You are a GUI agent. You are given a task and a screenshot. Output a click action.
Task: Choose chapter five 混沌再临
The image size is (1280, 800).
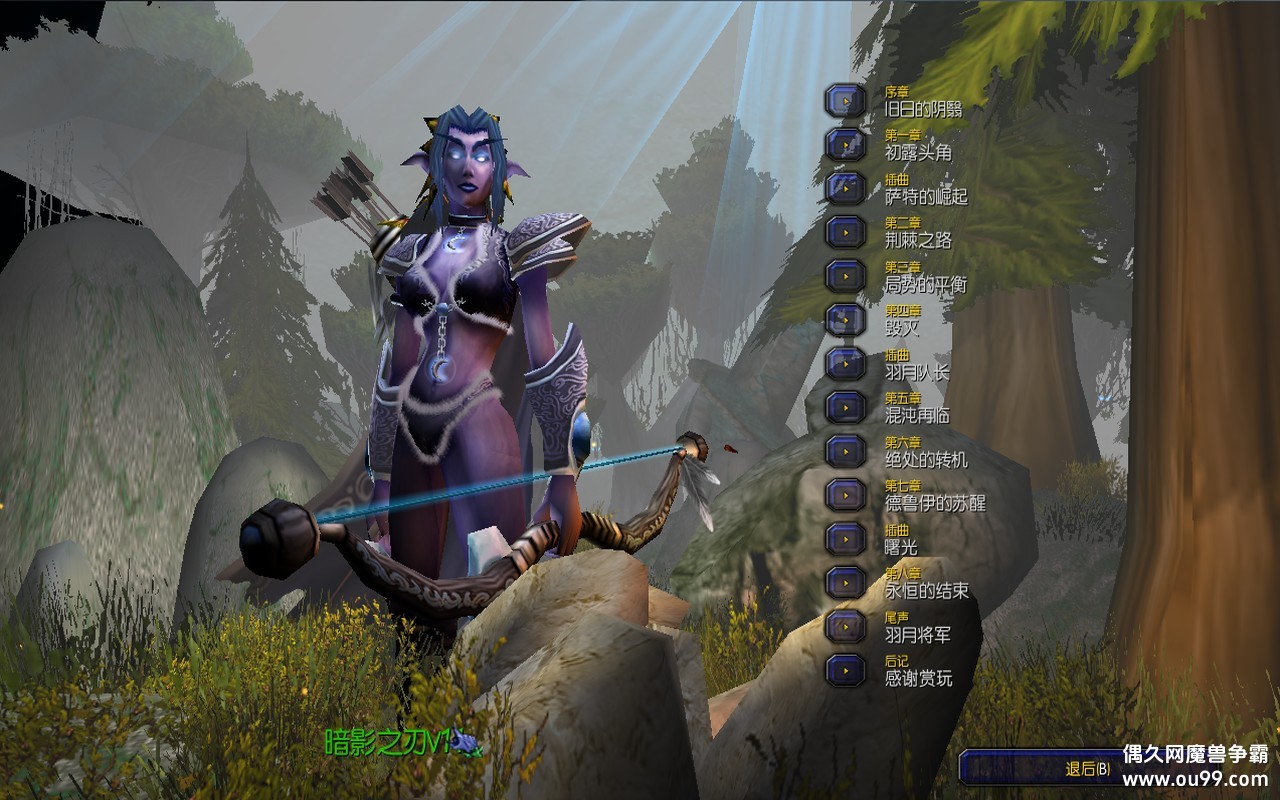coord(845,407)
